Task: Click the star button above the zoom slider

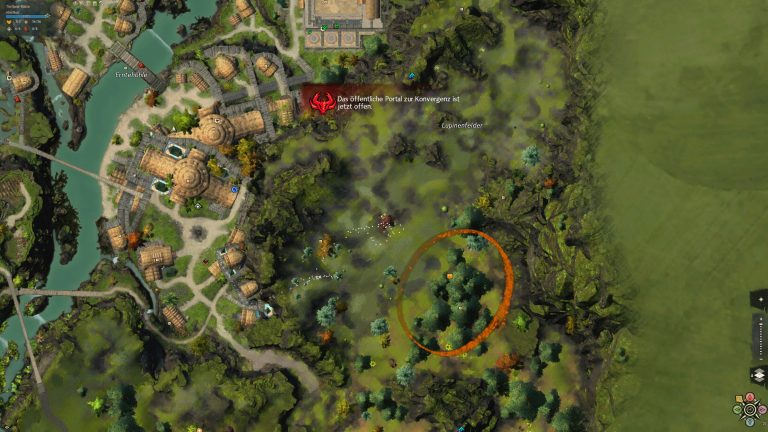Action: 761,299
